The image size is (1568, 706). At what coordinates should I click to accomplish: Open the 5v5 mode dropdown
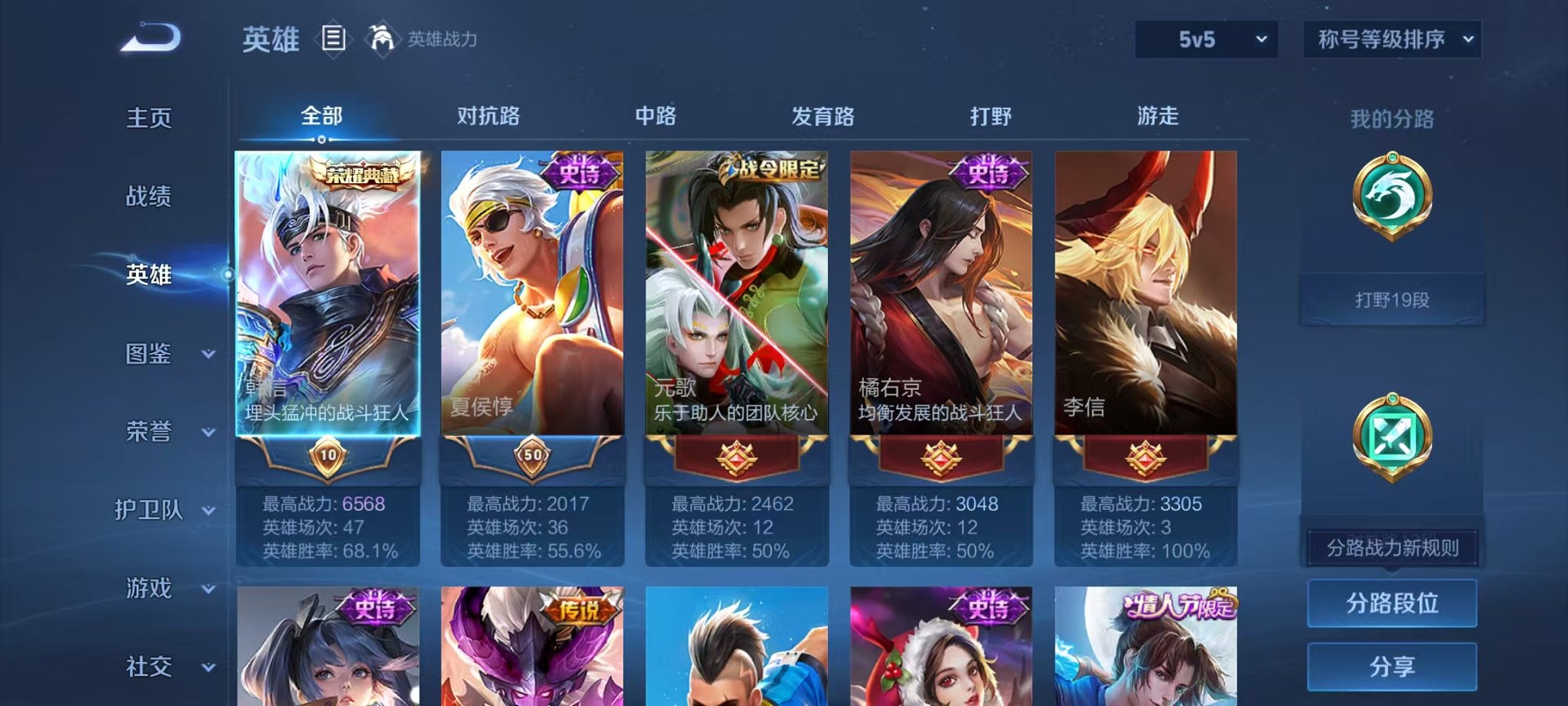coord(1208,38)
